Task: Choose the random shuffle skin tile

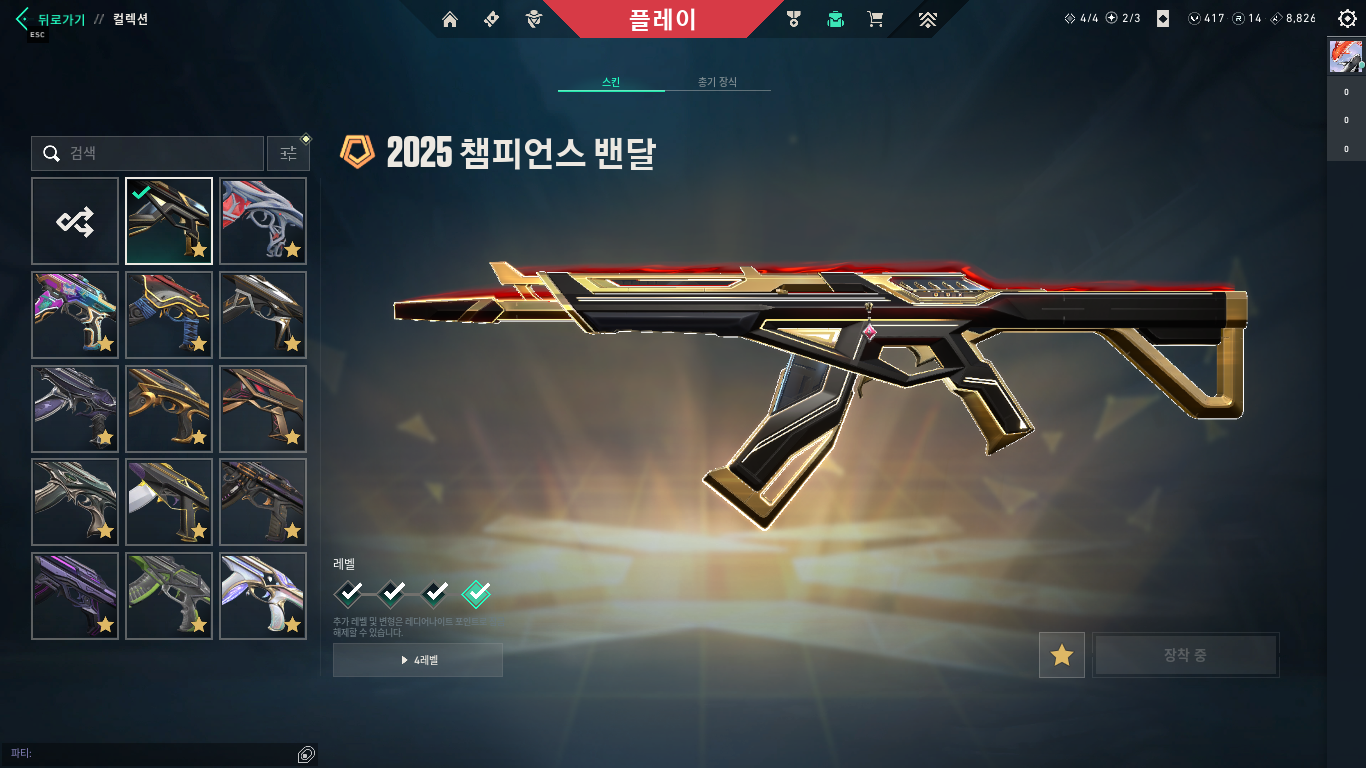Action: click(75, 221)
